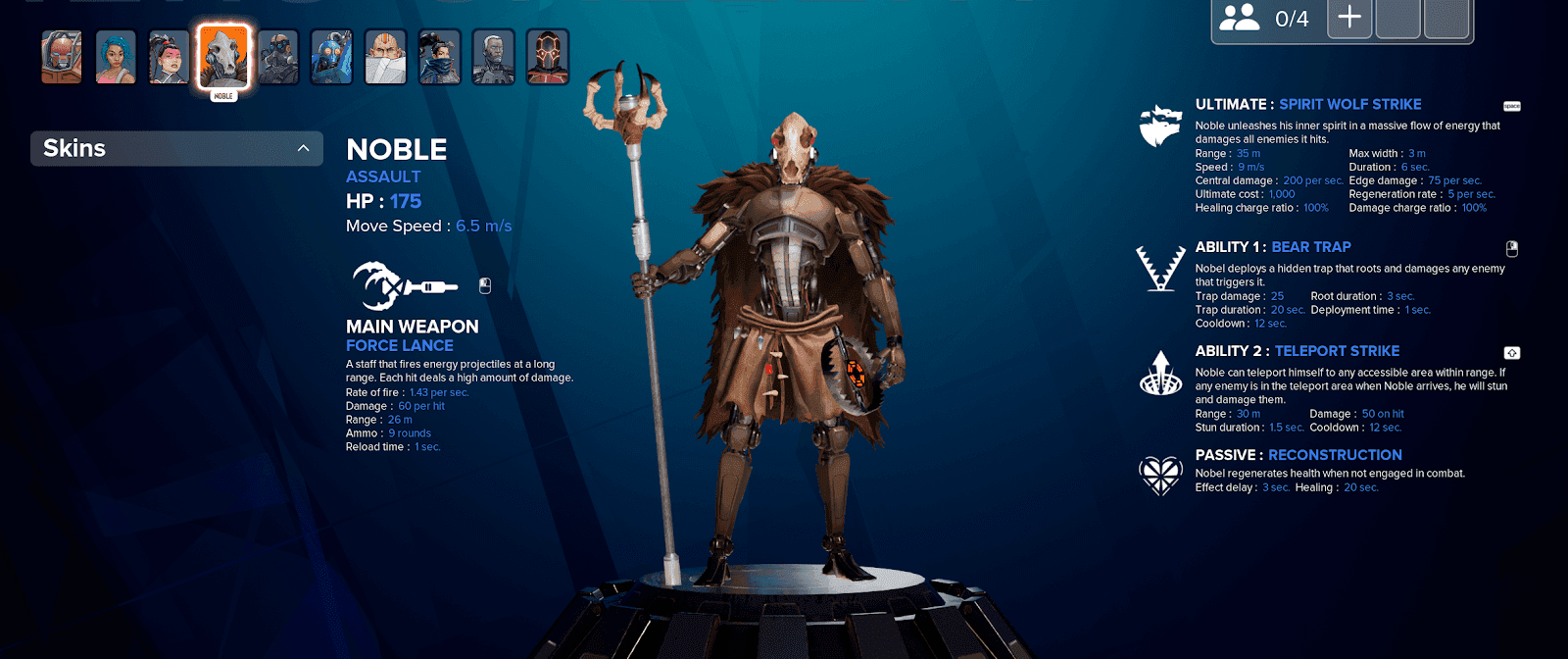Viewport: 1568px width, 659px height.
Task: Click the Teleport Strike ability icon
Action: 1160,373
